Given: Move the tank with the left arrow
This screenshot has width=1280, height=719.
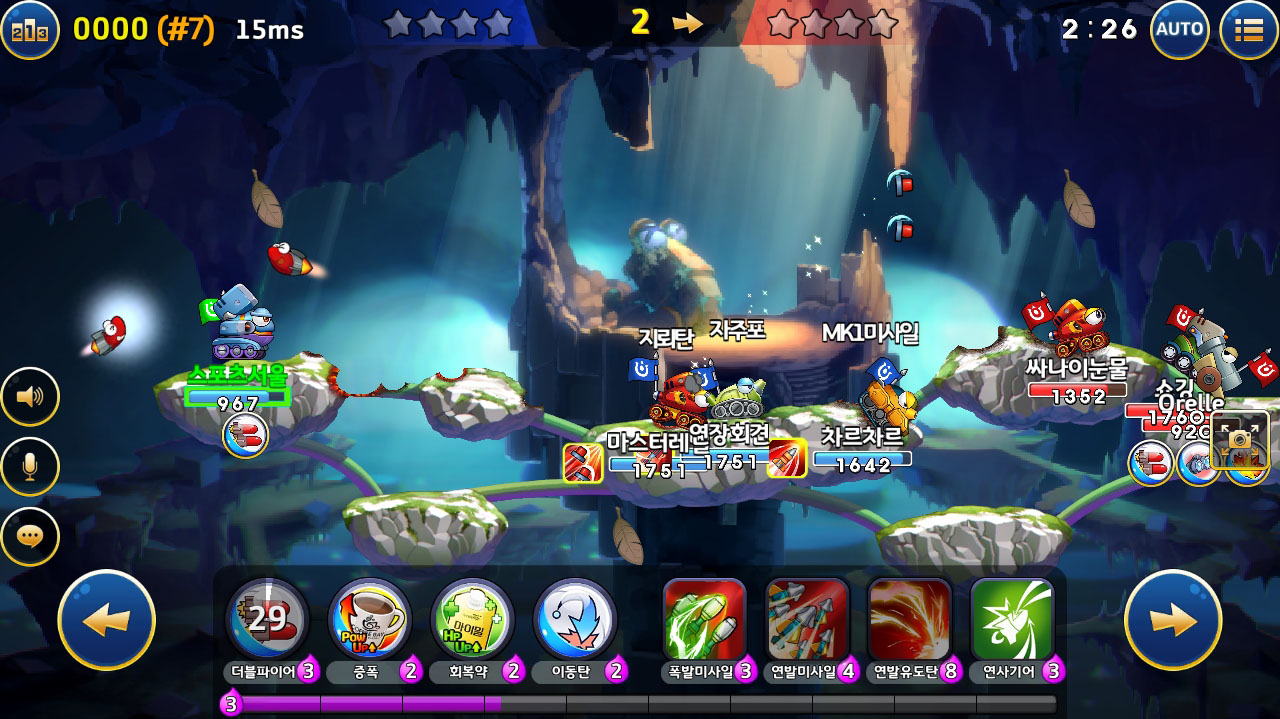Looking at the screenshot, I should pos(107,620).
